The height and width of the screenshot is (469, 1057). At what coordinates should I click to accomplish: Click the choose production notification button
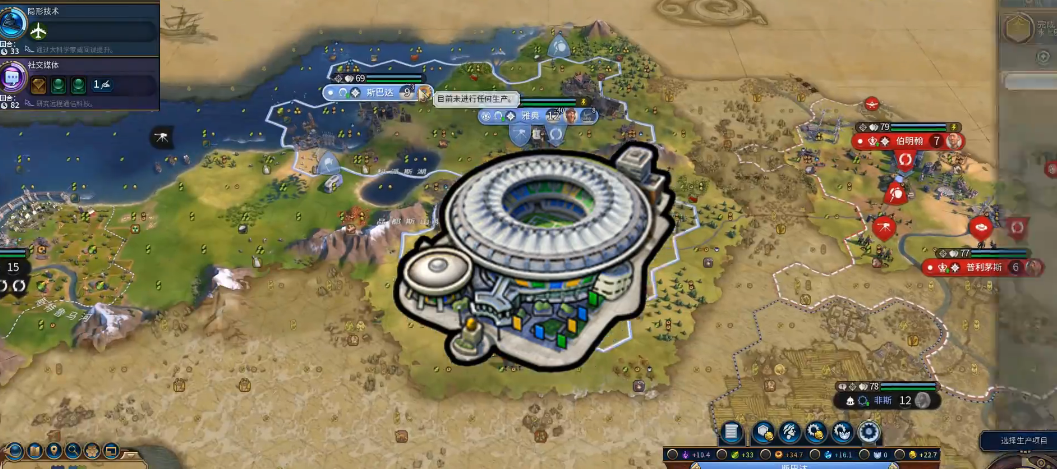[x=1016, y=441]
